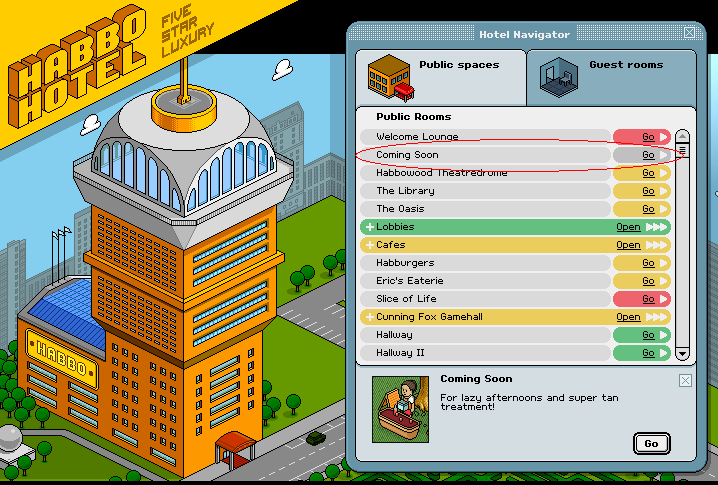Go to The Oasis room

[x=648, y=209]
